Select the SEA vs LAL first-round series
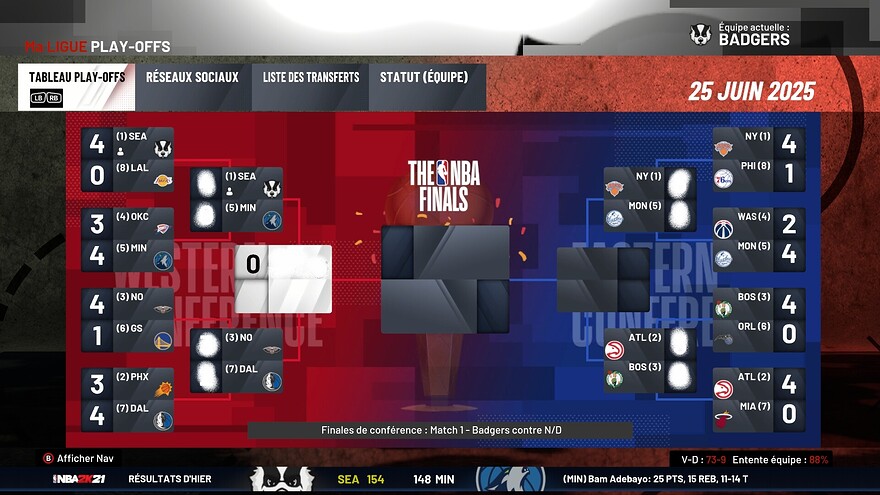 point(128,160)
